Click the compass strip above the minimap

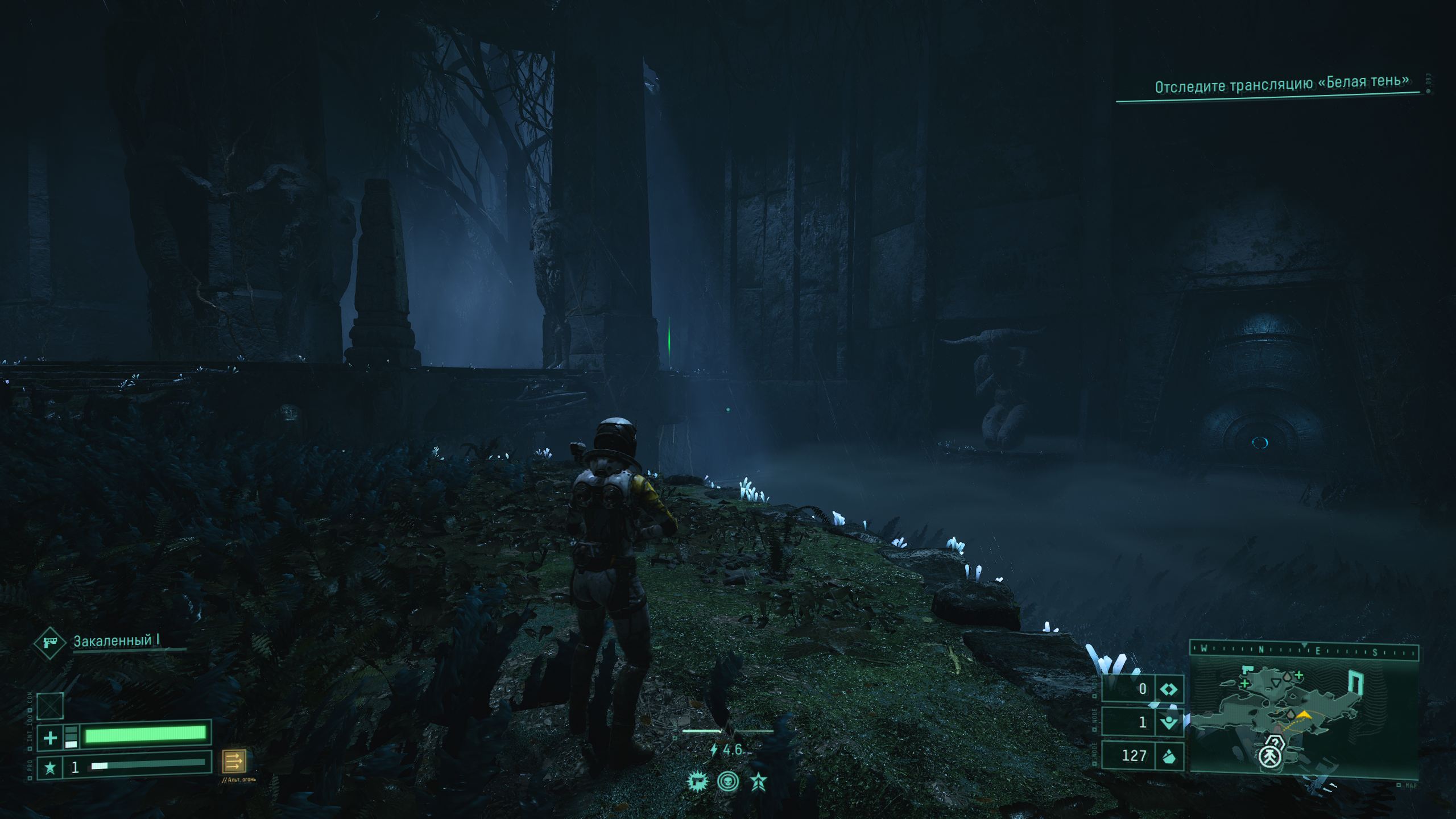pyautogui.click(x=1304, y=650)
